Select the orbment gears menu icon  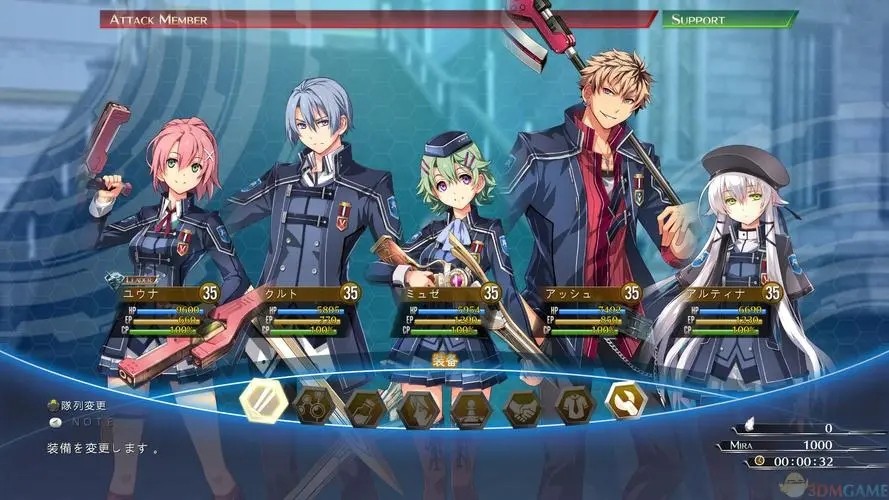pyautogui.click(x=314, y=405)
